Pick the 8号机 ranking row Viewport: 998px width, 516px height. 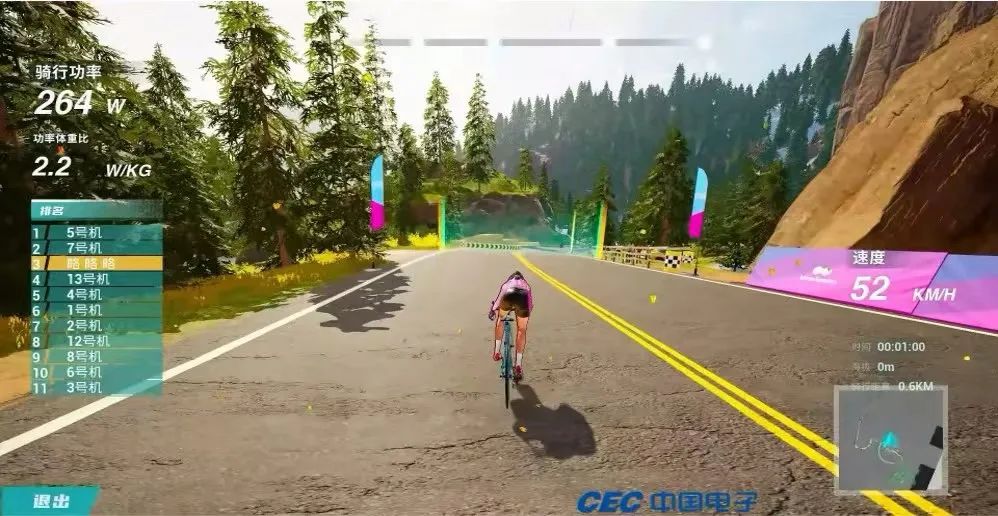click(x=96, y=356)
